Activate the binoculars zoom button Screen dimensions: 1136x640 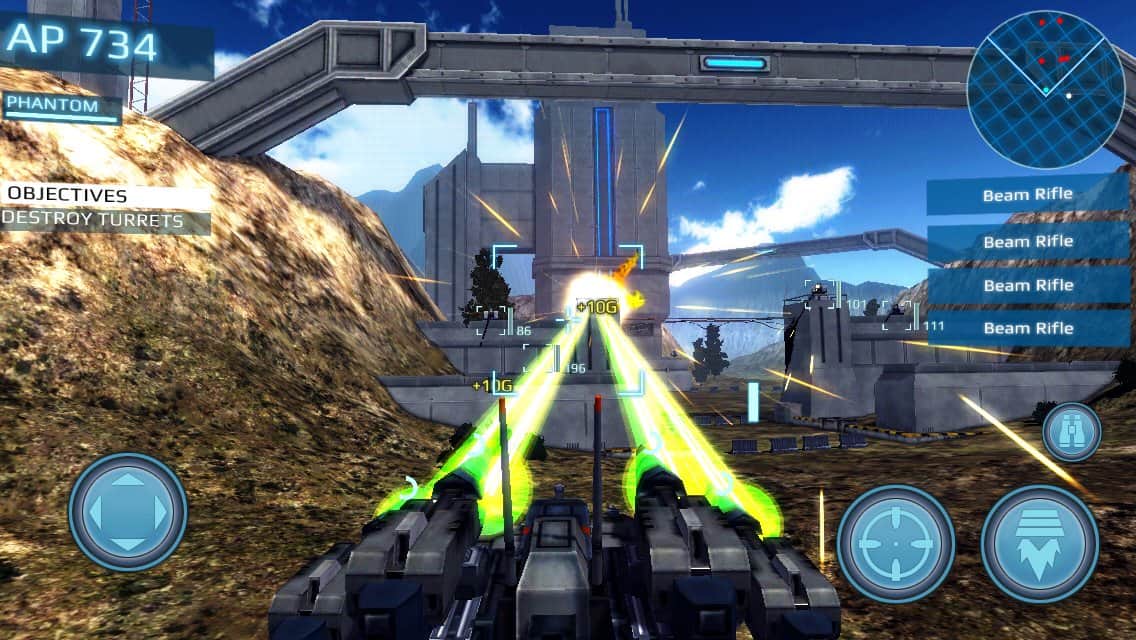point(1071,432)
